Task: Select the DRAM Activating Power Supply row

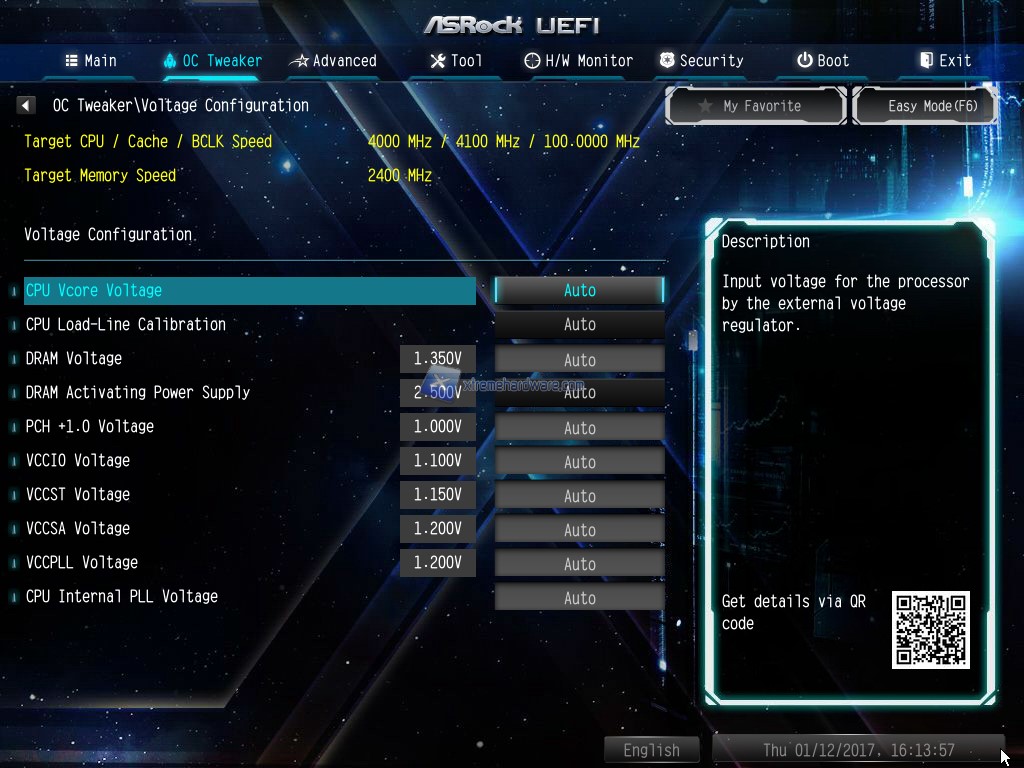Action: coord(138,392)
